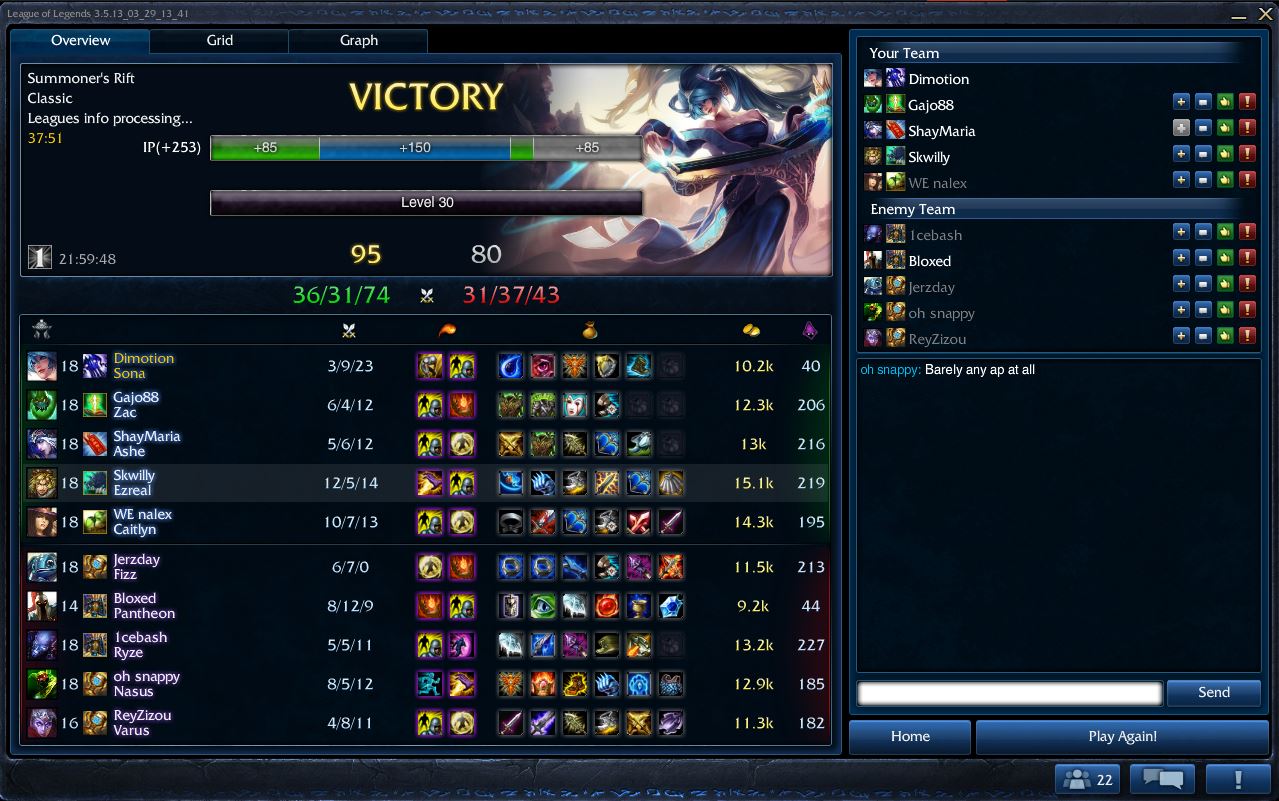Select Skwilly's Ezreal row in scoreboard
1279x801 pixels.
click(425, 483)
